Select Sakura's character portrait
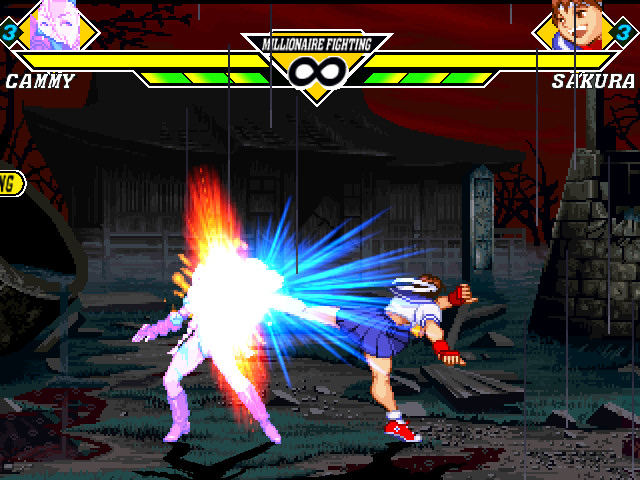 578,26
